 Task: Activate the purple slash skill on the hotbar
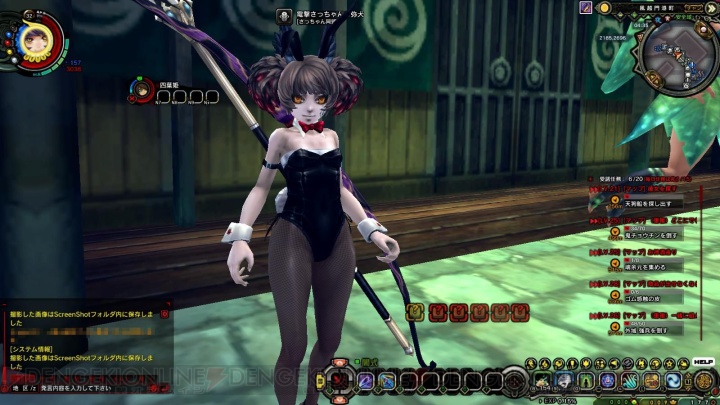[365, 380]
